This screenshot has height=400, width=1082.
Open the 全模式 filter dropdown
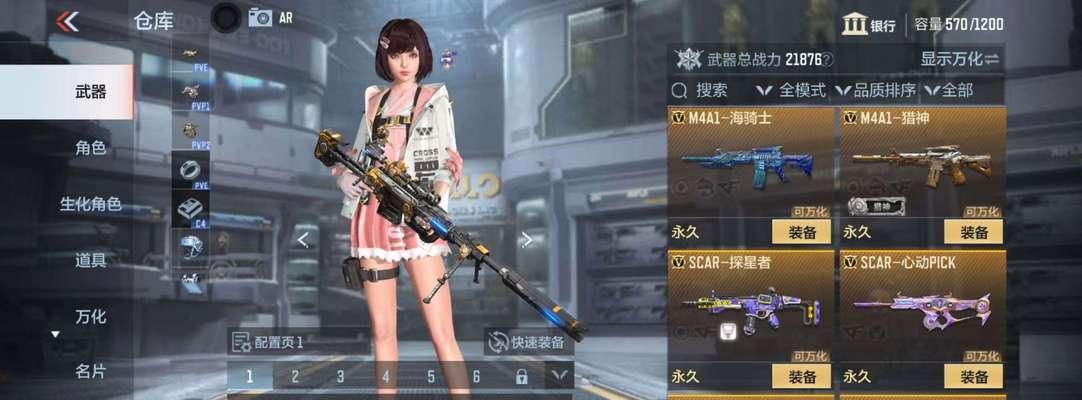pyautogui.click(x=793, y=90)
